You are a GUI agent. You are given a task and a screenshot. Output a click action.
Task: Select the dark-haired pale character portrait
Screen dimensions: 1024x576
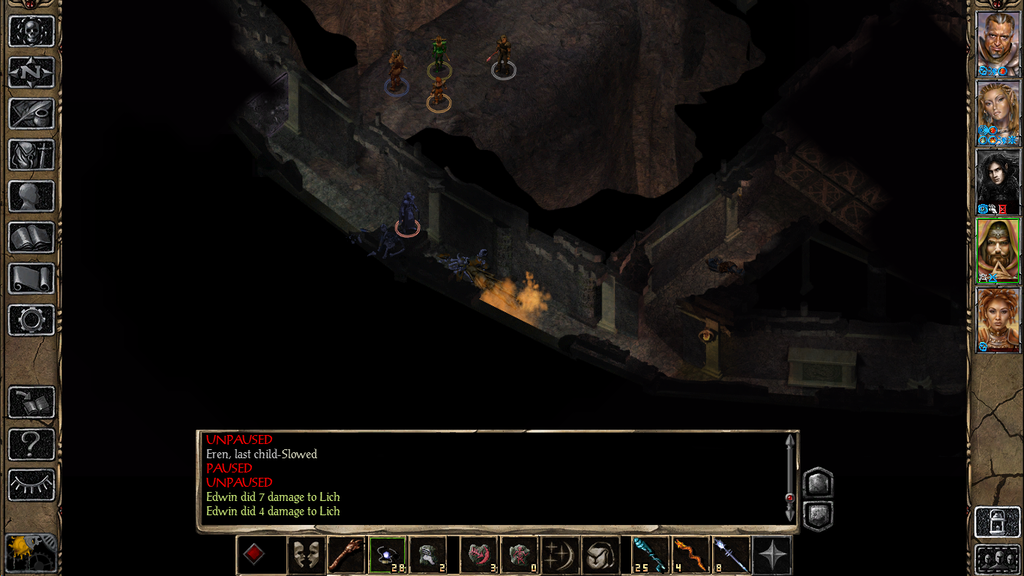997,181
